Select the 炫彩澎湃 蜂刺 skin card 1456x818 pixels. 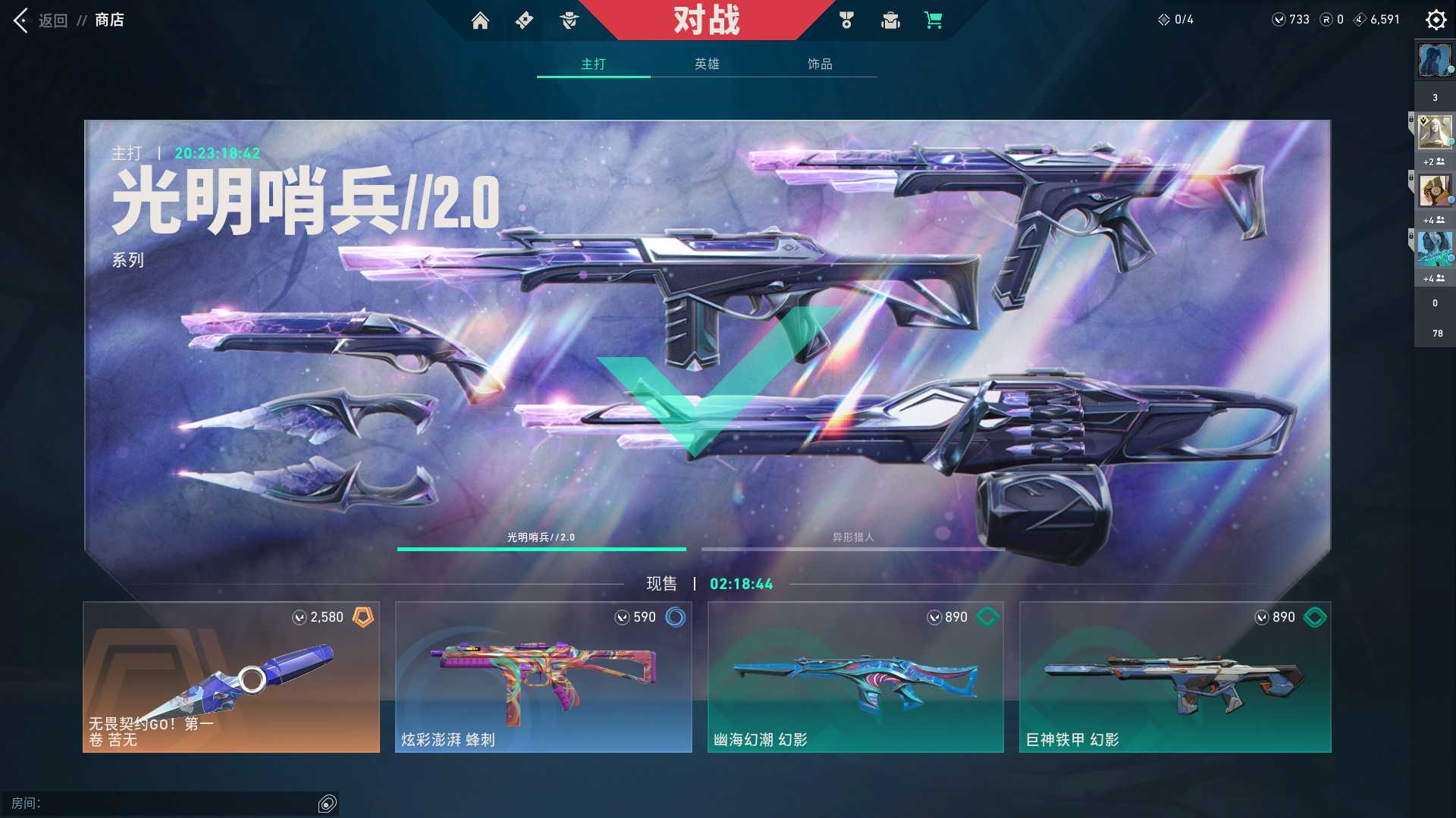543,679
